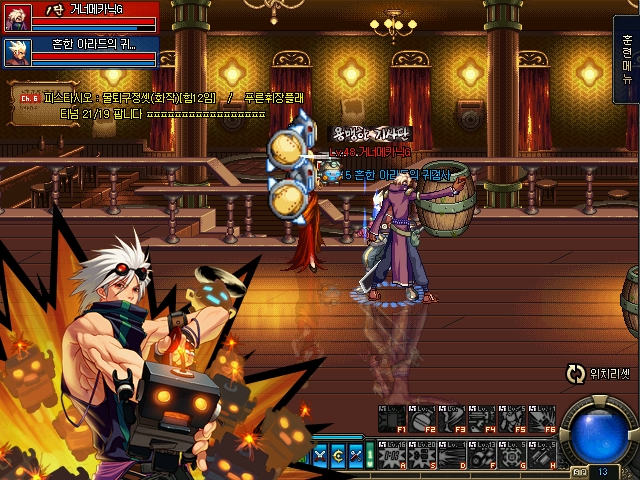This screenshot has width=640, height=480.
Task: Activate the Lv.13 skill on slot F
Action: coord(482,453)
